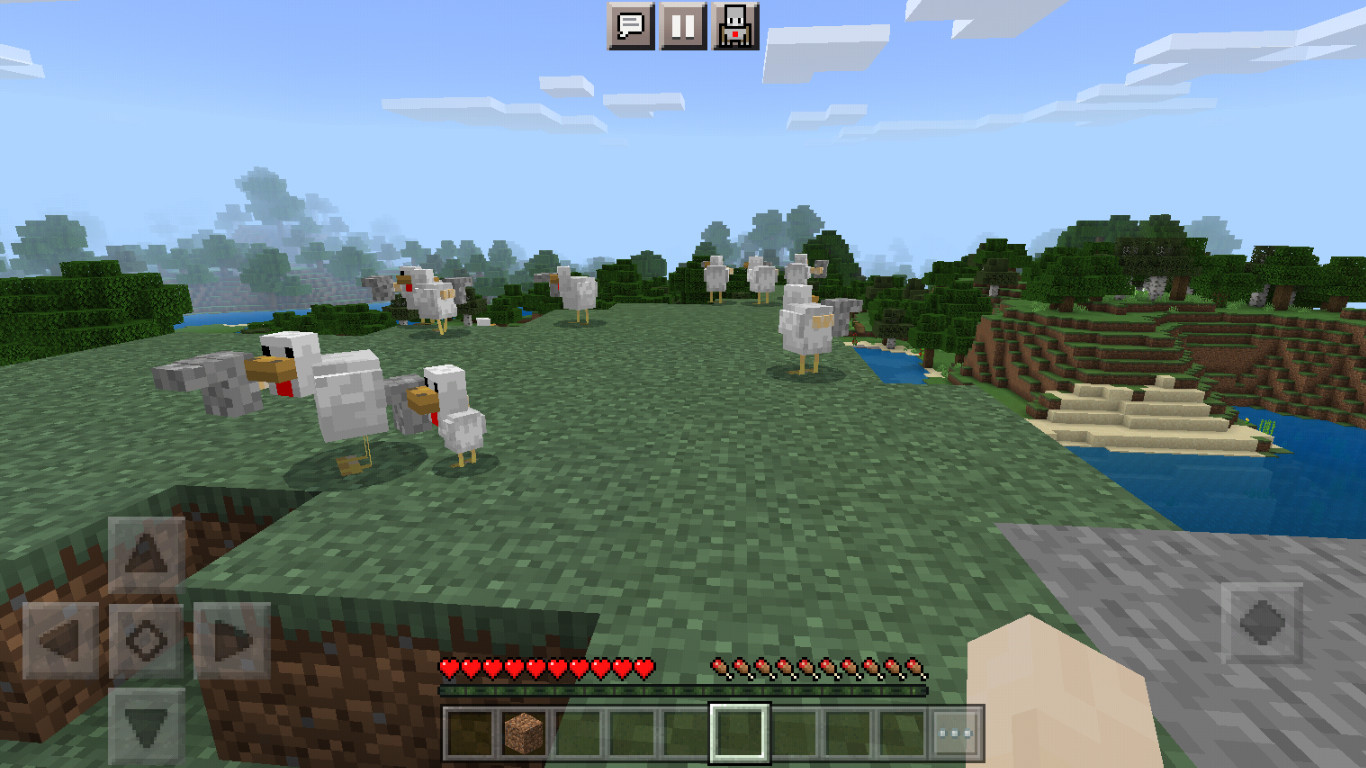Click the experience progress bar
Viewport: 1366px width, 768px height.
point(685,689)
